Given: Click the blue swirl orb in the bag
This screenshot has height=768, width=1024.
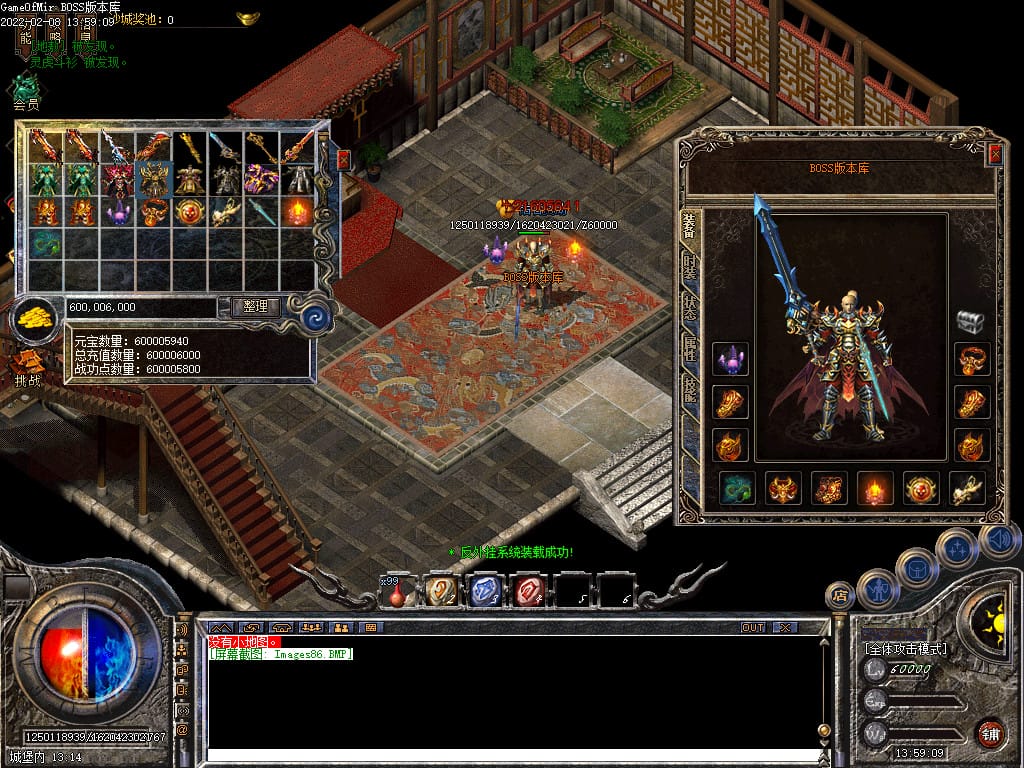Looking at the screenshot, I should click(x=317, y=318).
